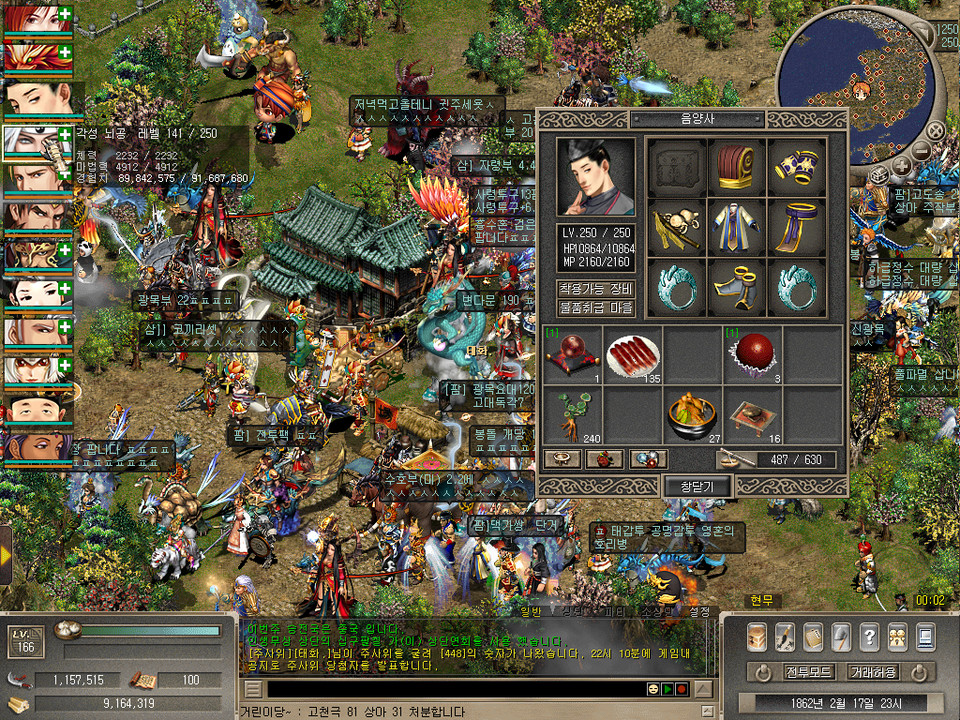The image size is (960, 720).
Task: Switch to the 일반 chat tab
Action: tap(530, 611)
